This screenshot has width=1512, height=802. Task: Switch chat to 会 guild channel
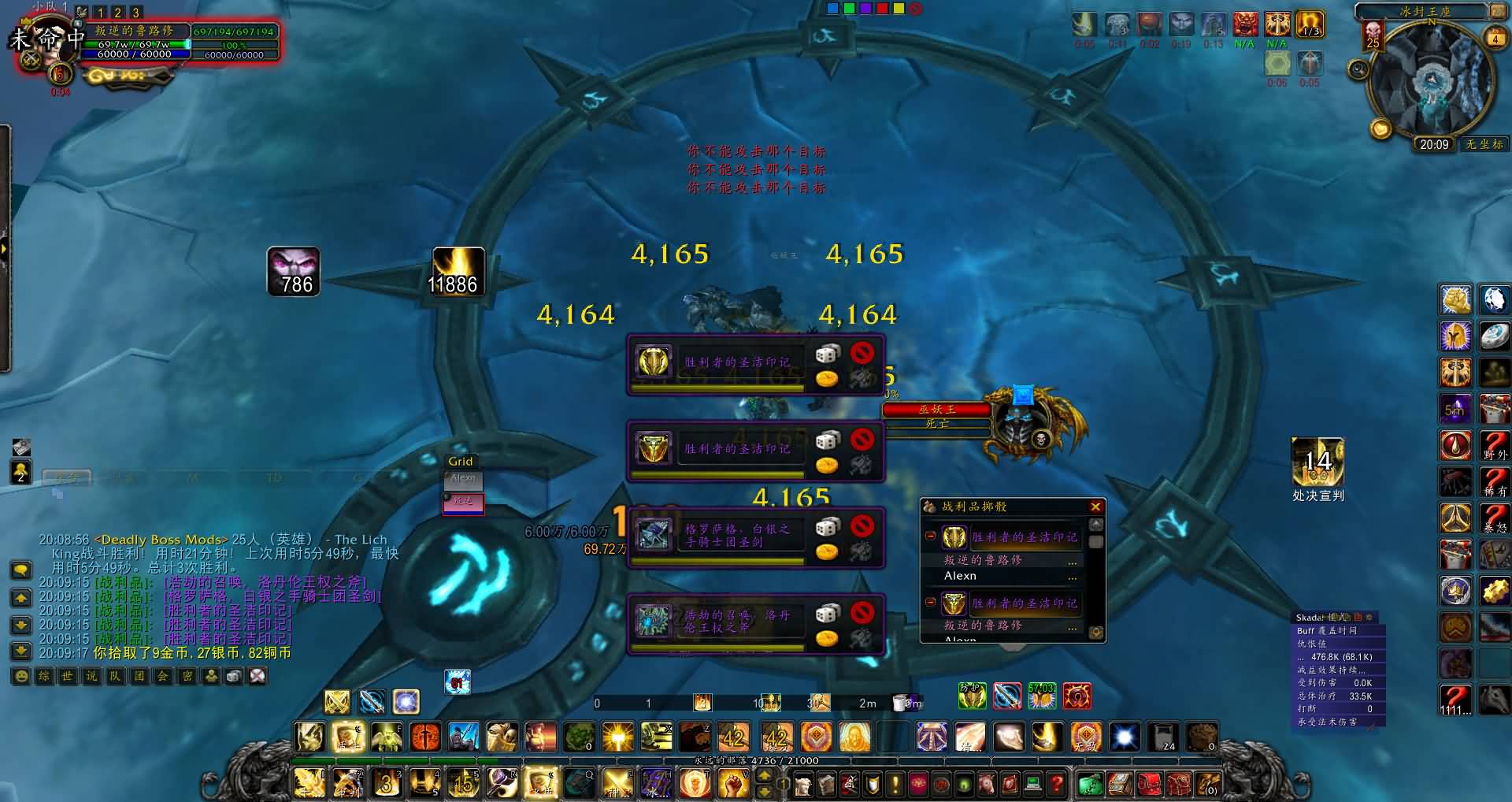(x=163, y=676)
